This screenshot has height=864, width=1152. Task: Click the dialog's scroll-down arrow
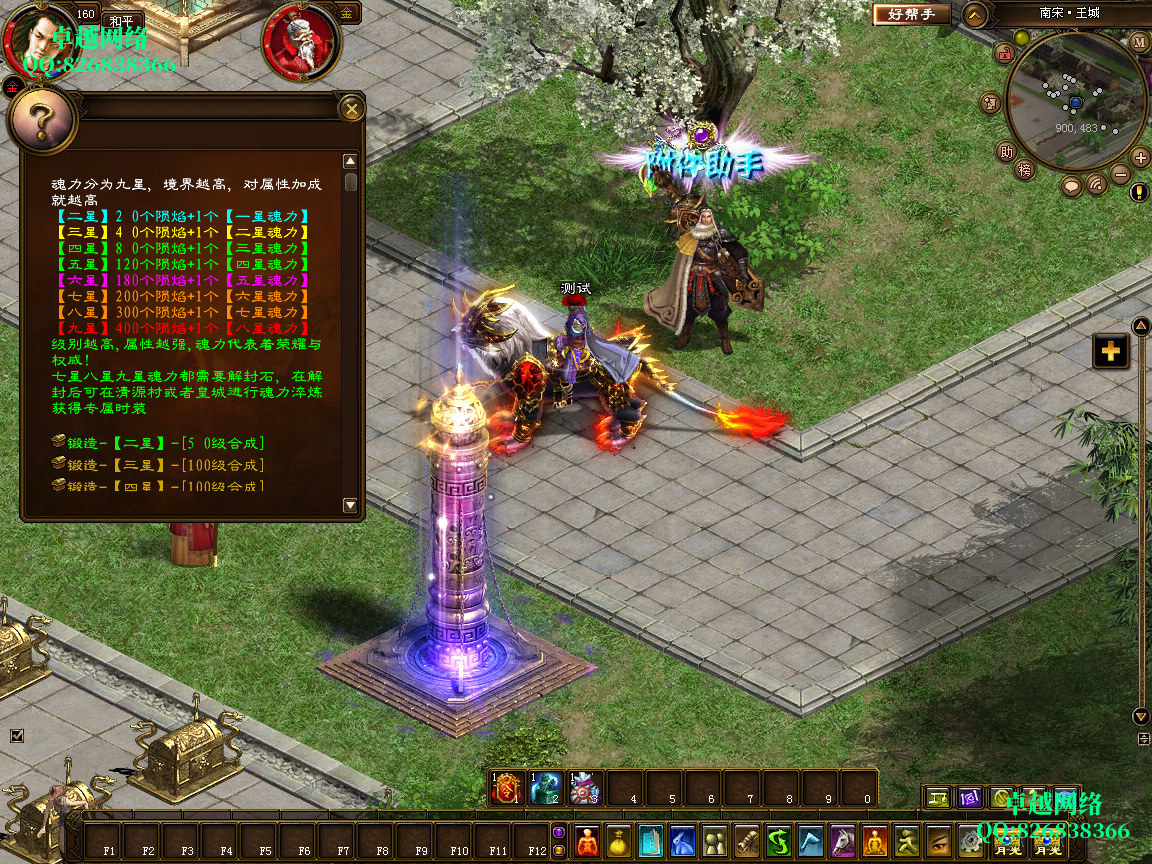pyautogui.click(x=350, y=506)
